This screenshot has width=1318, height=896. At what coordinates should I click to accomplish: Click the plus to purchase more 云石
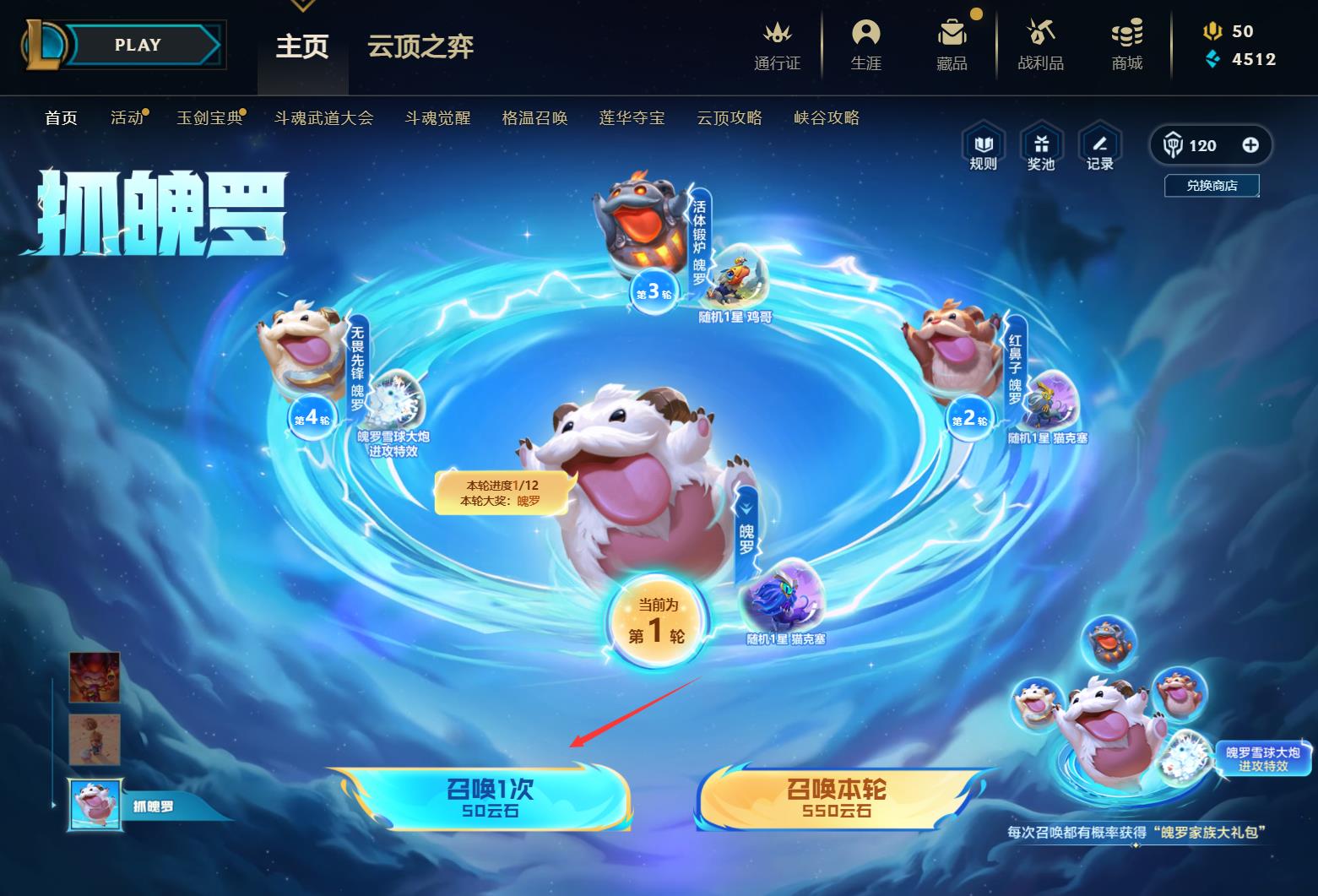point(1253,144)
